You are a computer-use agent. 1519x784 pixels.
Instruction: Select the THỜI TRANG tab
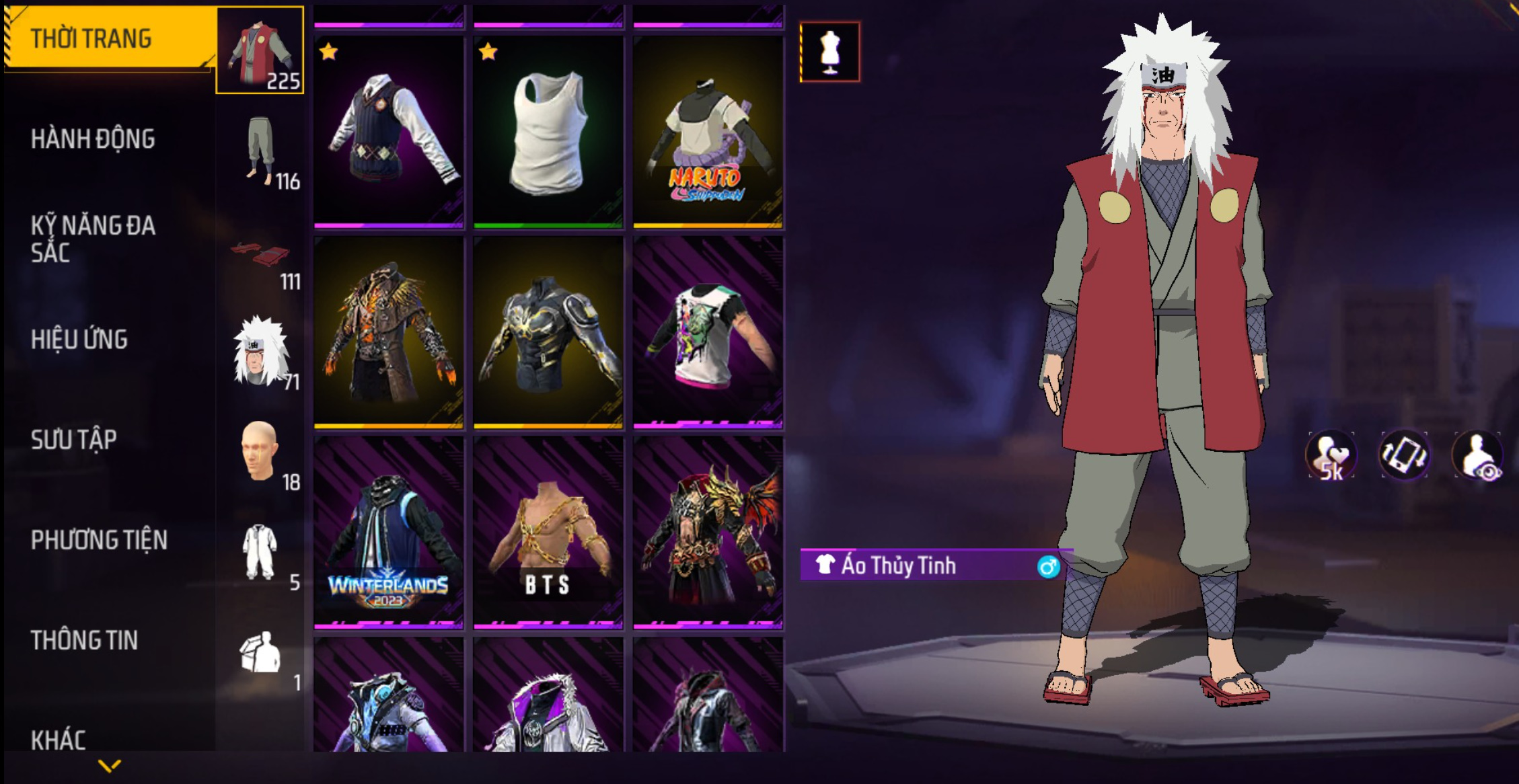tap(108, 39)
